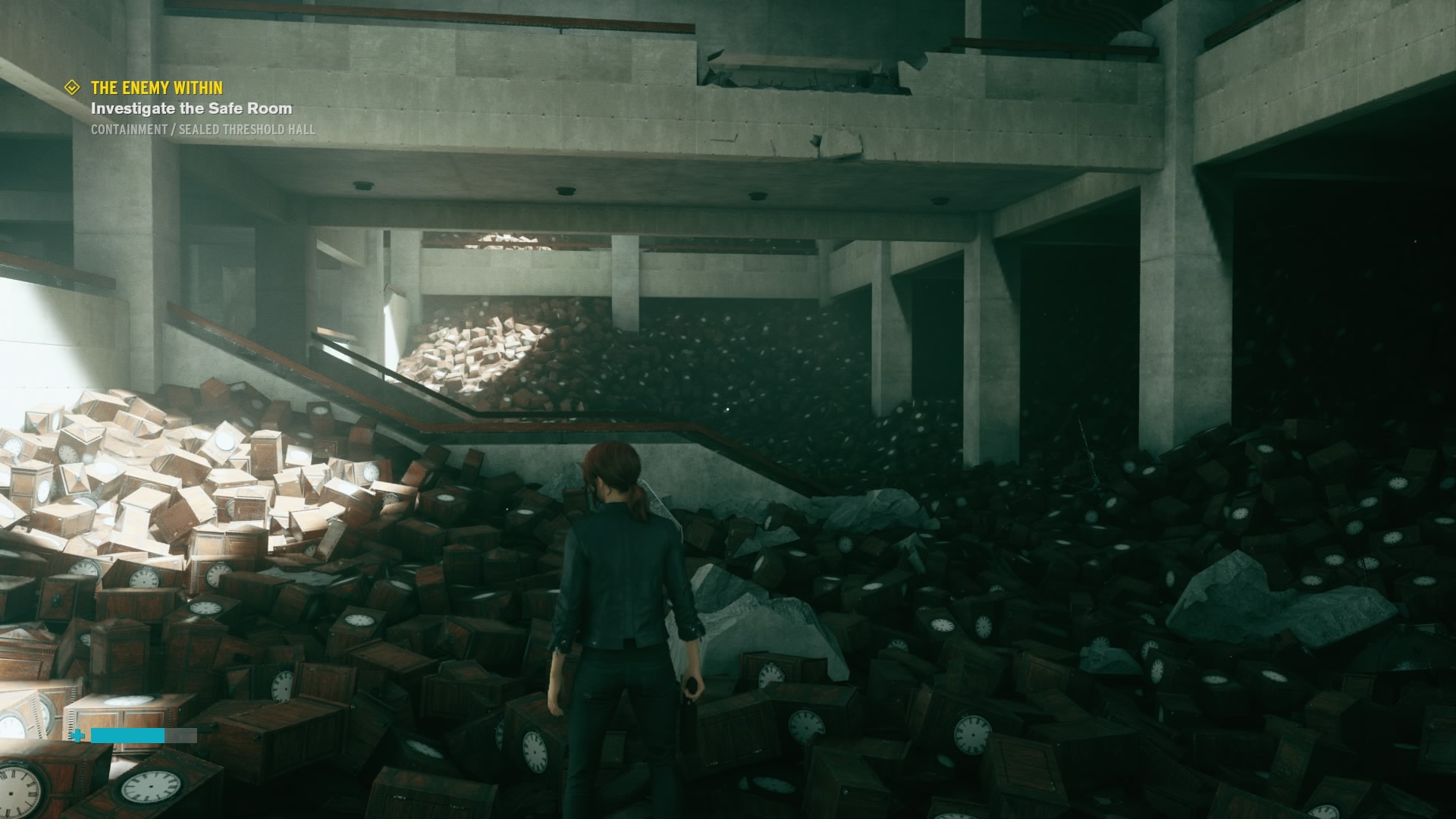Toggle the mission tracker by clicking THE ENEMY WITHIN
The width and height of the screenshot is (1456, 819).
[156, 88]
